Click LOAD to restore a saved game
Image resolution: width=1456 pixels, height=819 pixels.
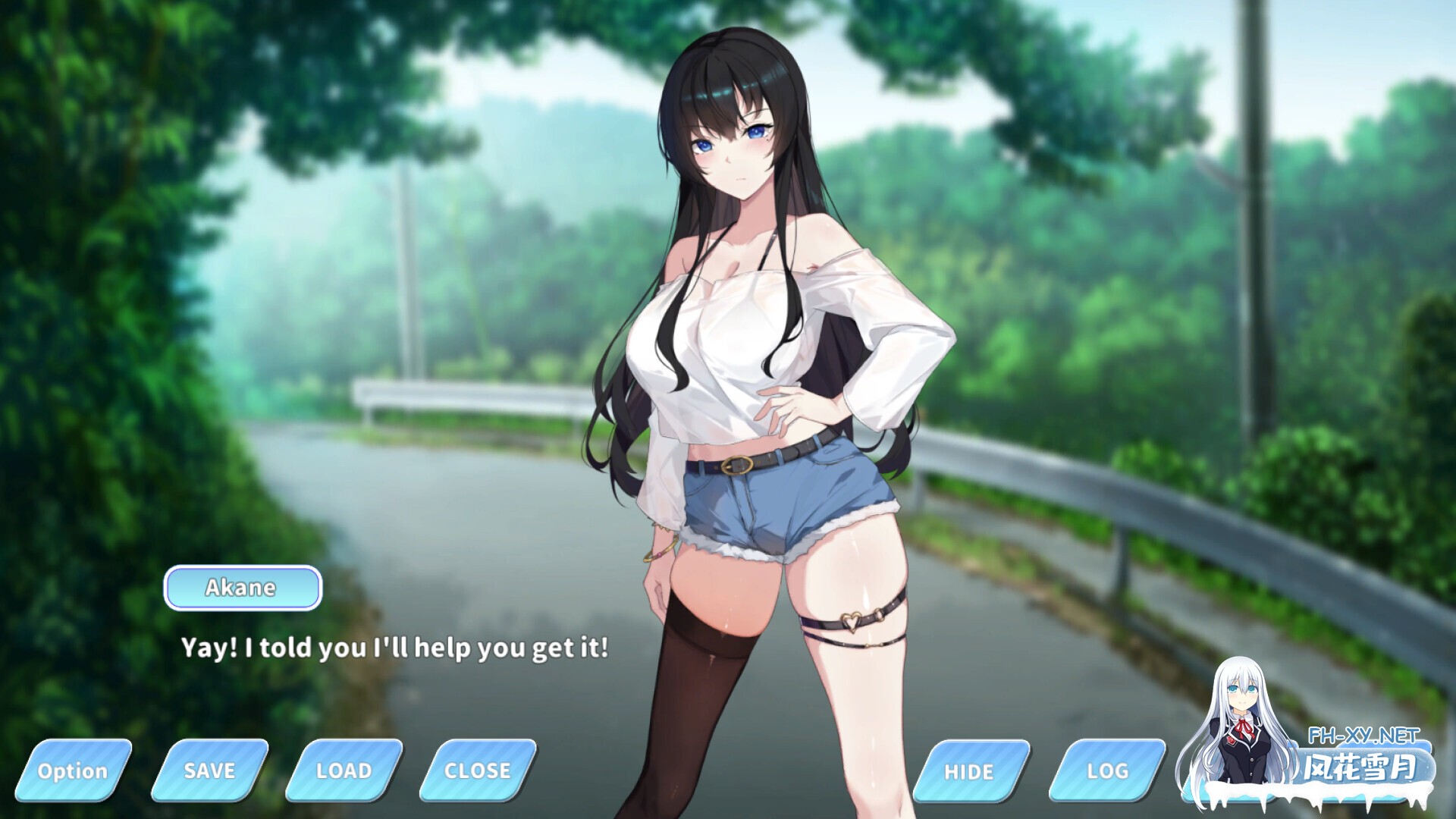pyautogui.click(x=343, y=770)
